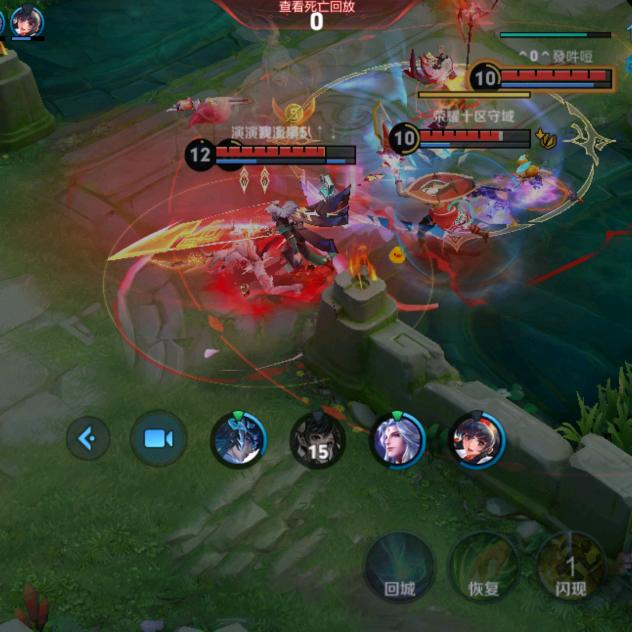Viewport: 632px width, 632px height.
Task: Select the greyed-out portrait showing 15
Action: point(317,439)
